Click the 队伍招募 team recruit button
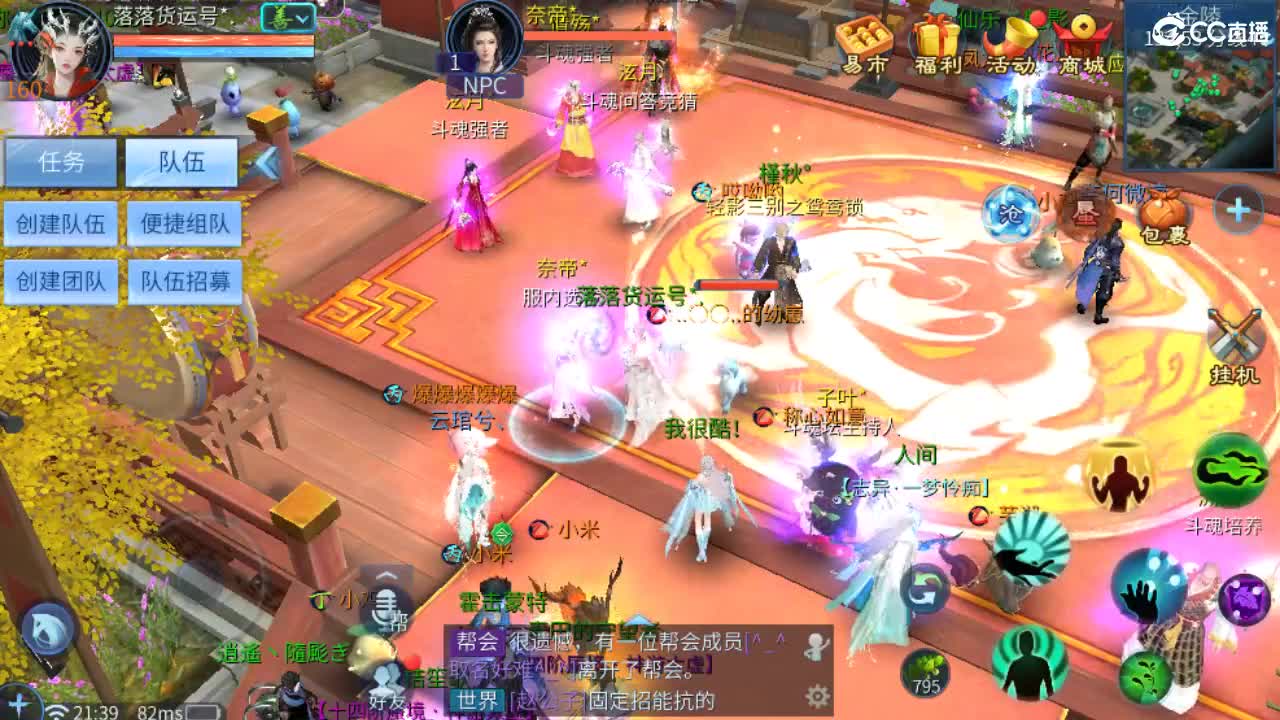The width and height of the screenshot is (1280, 720). coord(185,282)
